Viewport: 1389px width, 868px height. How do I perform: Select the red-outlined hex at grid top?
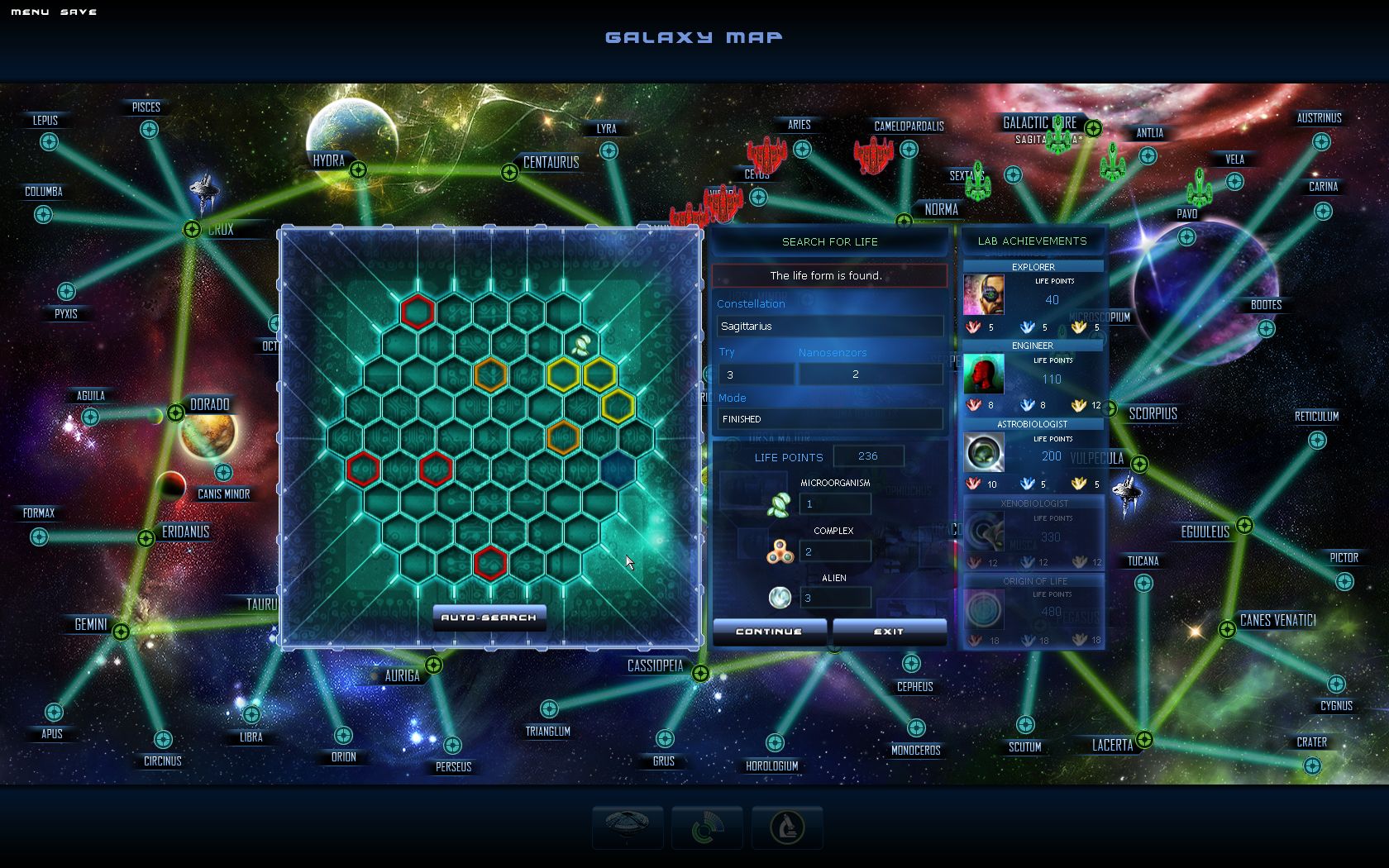(x=416, y=310)
